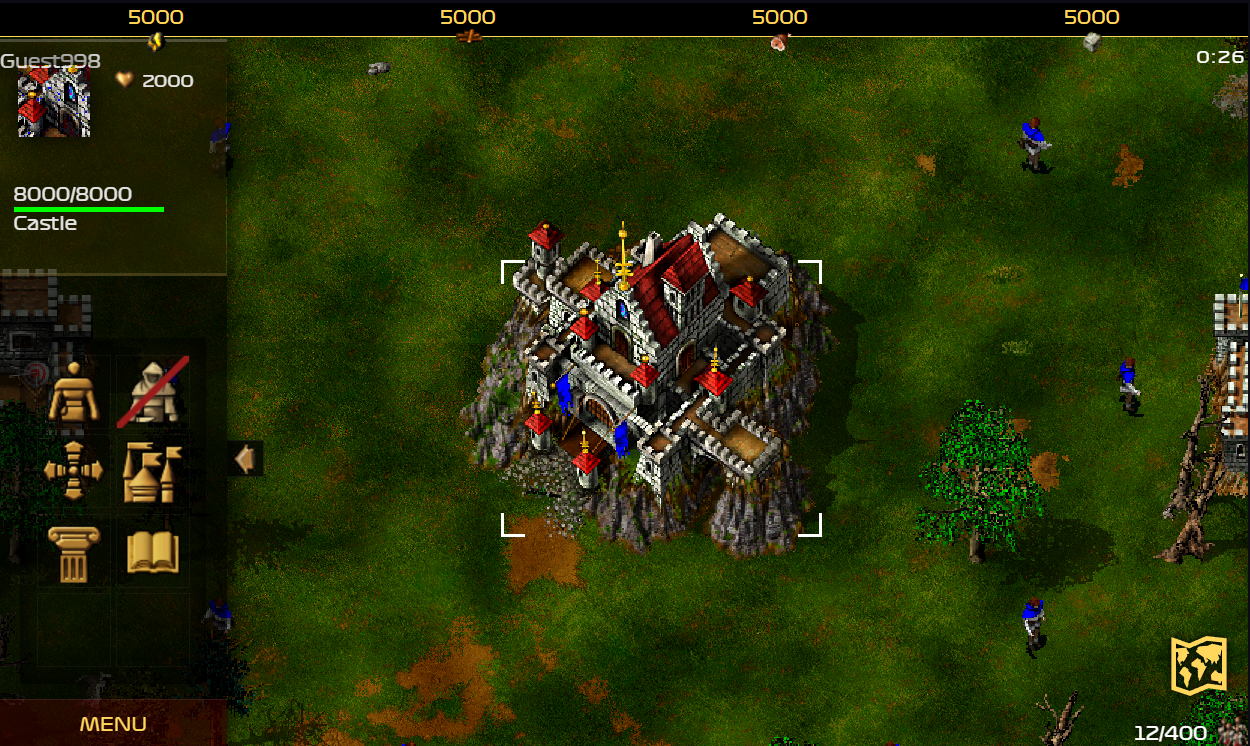The image size is (1250, 746).
Task: Choose the four-way arrows cross icon
Action: point(74,471)
